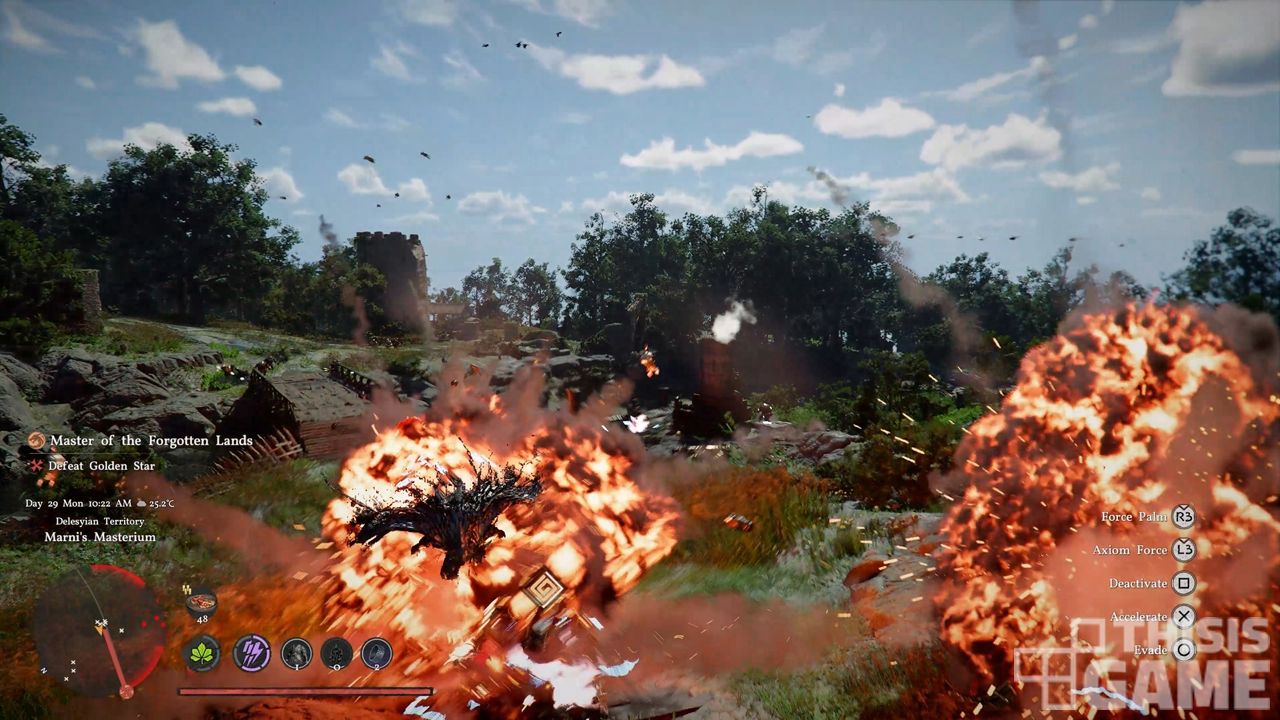The image size is (1280, 720).
Task: Select the armor figure quick slot
Action: click(296, 654)
